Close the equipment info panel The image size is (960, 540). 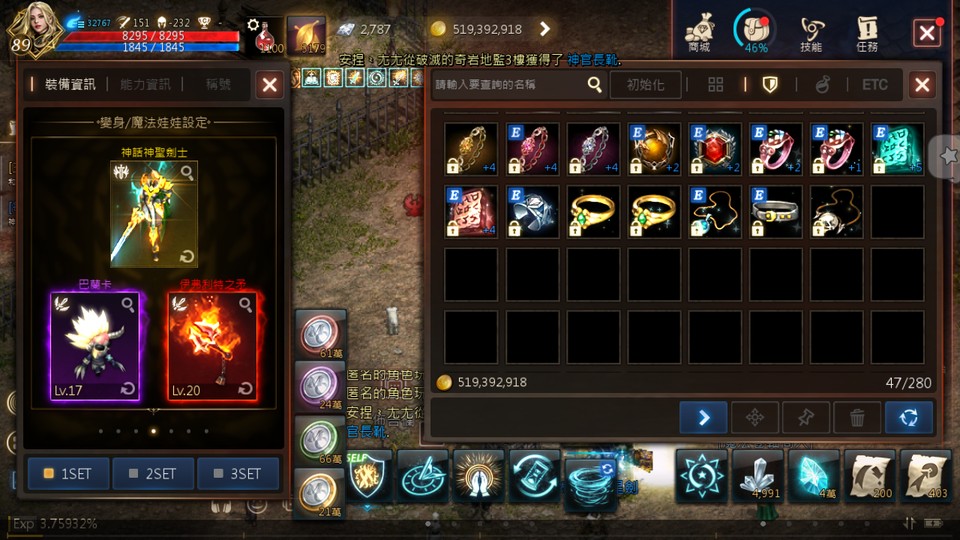tap(269, 85)
